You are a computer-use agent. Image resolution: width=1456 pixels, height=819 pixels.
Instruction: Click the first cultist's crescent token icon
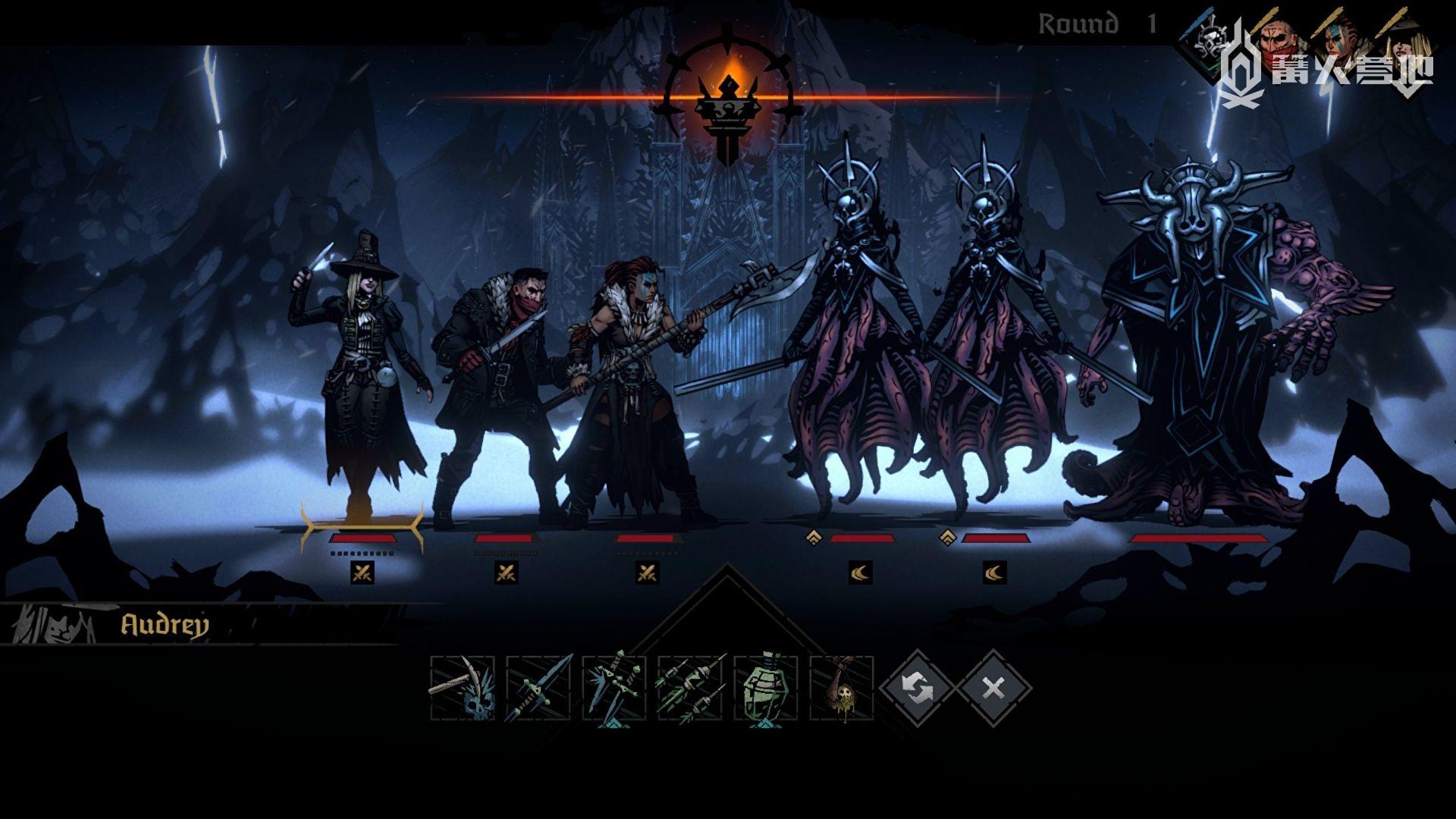[861, 573]
